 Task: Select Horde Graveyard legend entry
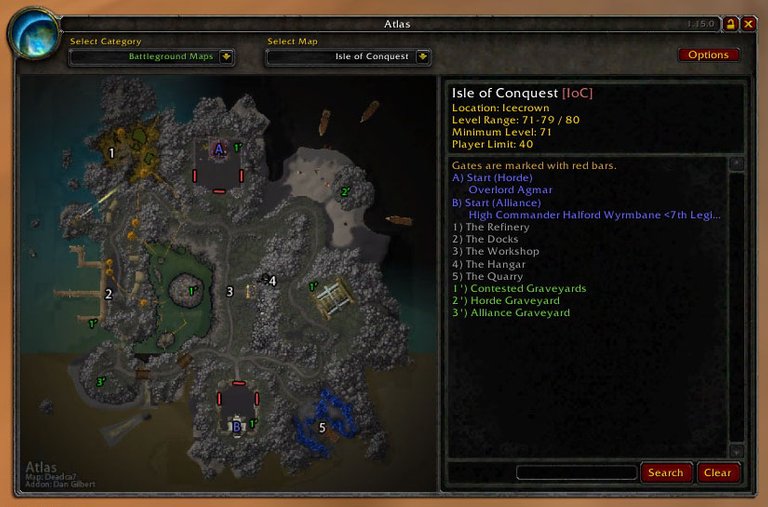tap(505, 301)
